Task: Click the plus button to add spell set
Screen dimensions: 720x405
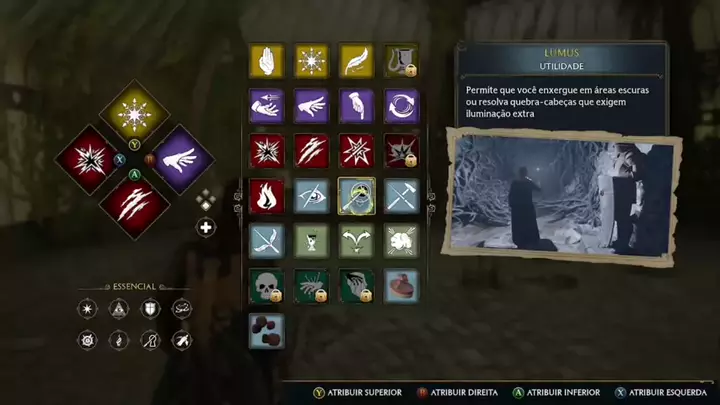Action: point(206,227)
